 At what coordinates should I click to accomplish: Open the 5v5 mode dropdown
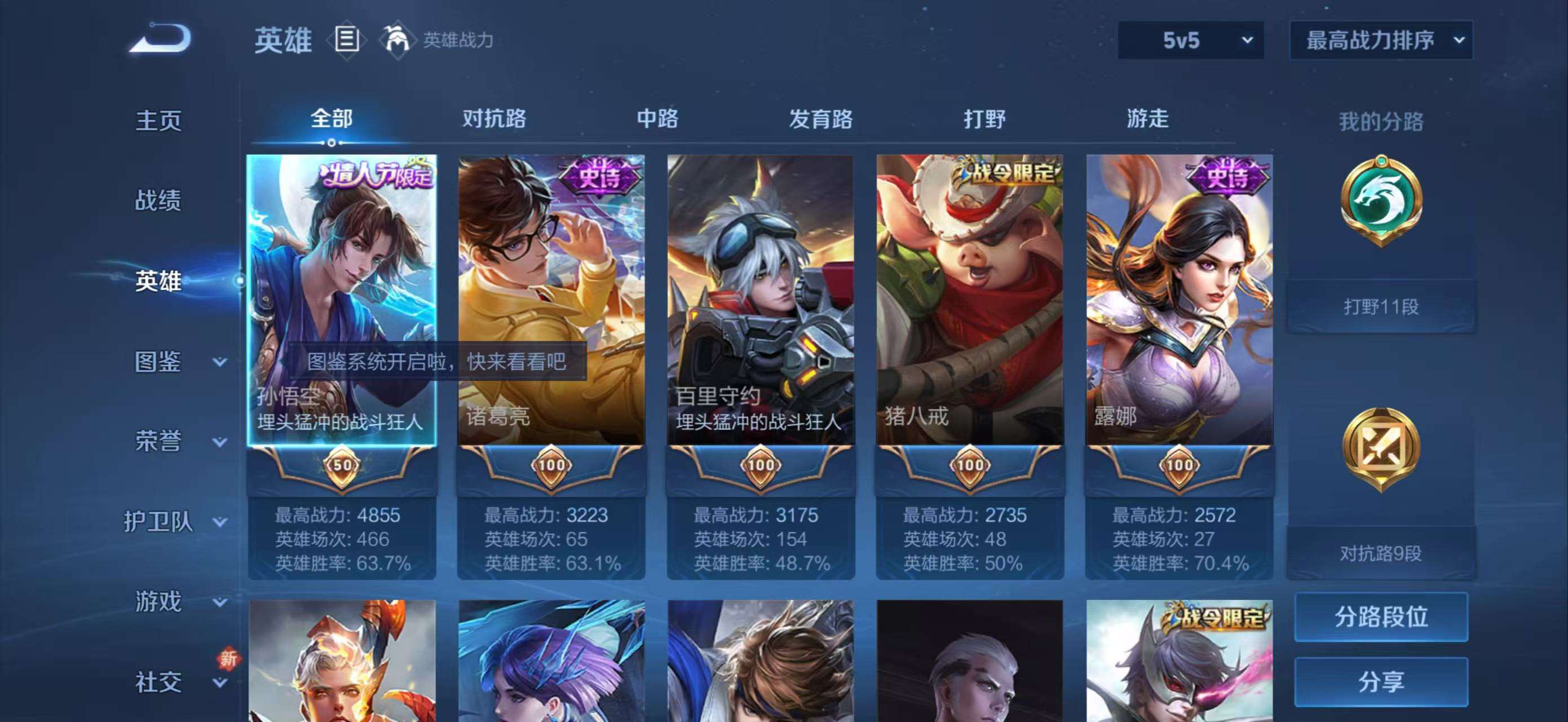[1192, 39]
